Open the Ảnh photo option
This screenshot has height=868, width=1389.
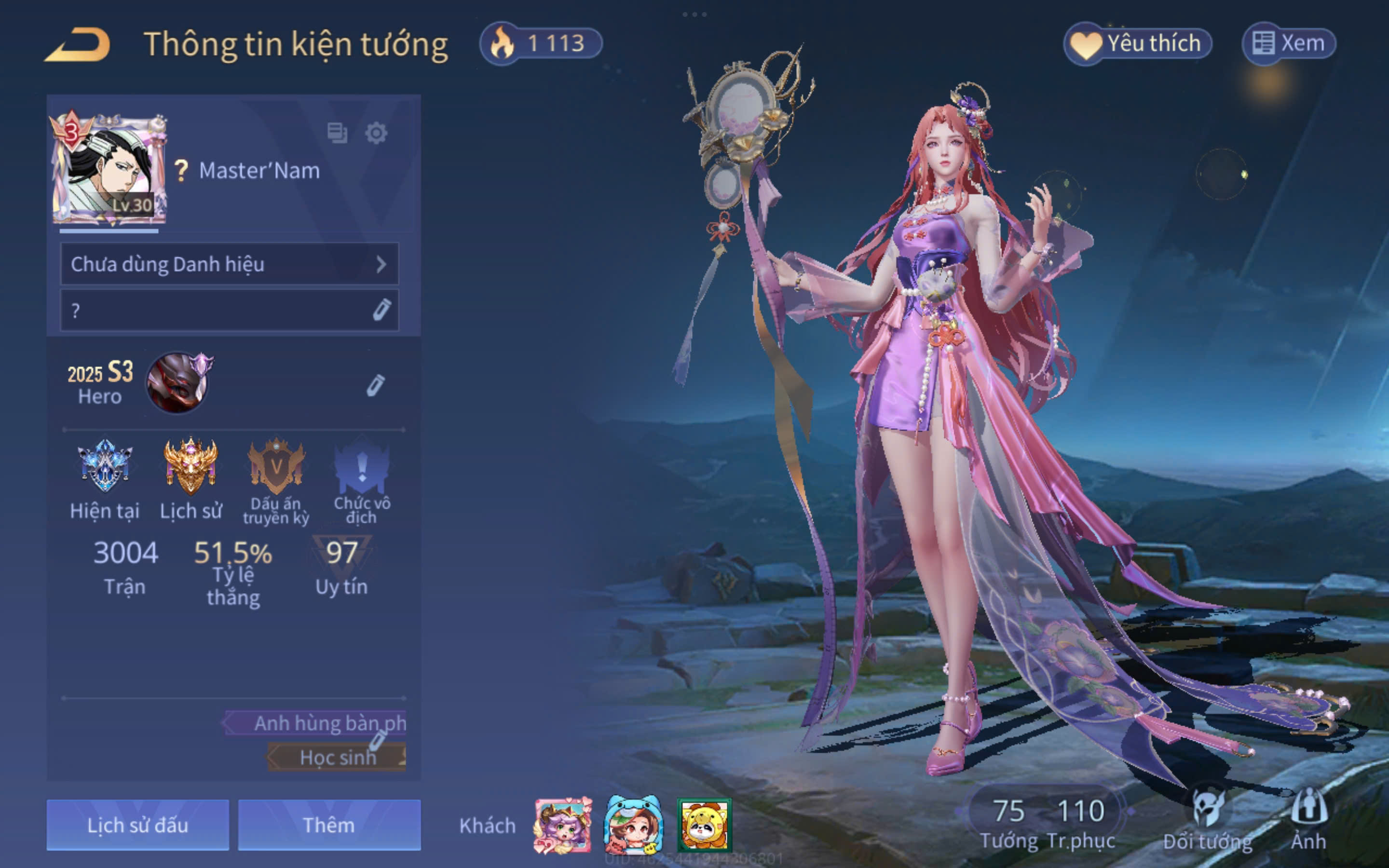[1308, 818]
